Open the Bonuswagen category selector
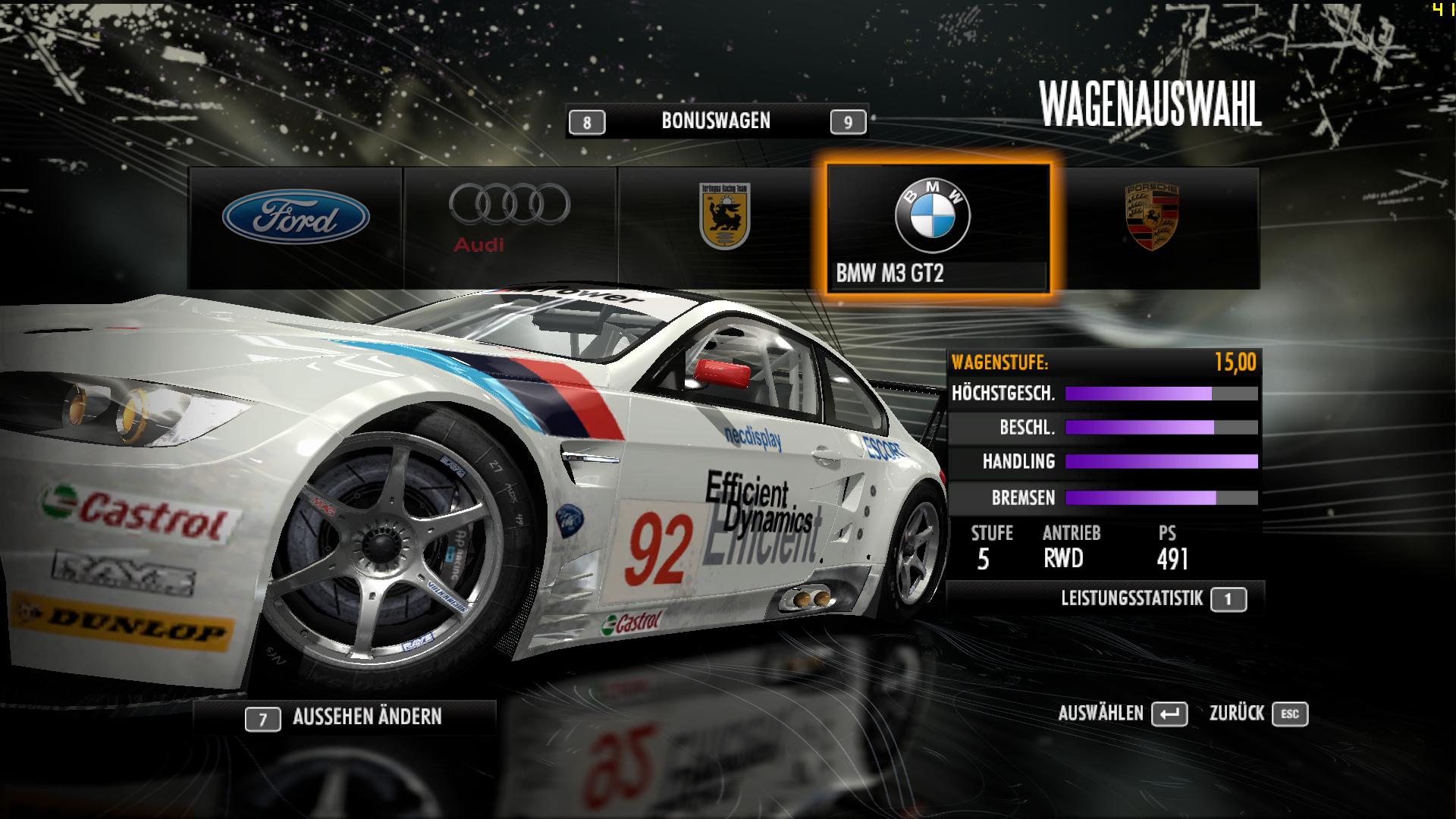Screen dimensions: 1456x819 717,121
